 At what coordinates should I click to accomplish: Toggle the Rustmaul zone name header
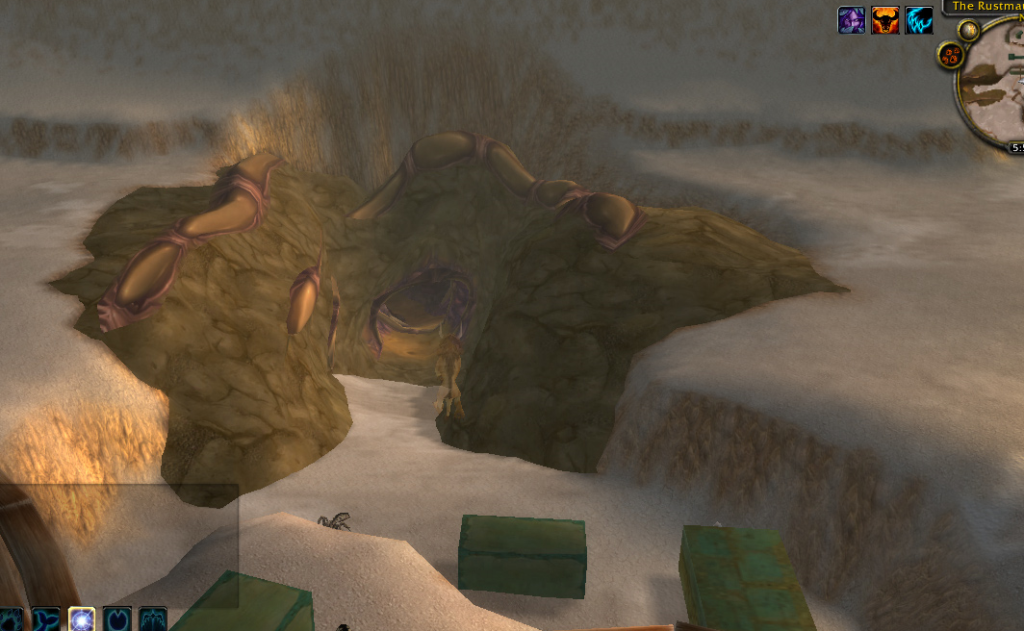[985, 6]
